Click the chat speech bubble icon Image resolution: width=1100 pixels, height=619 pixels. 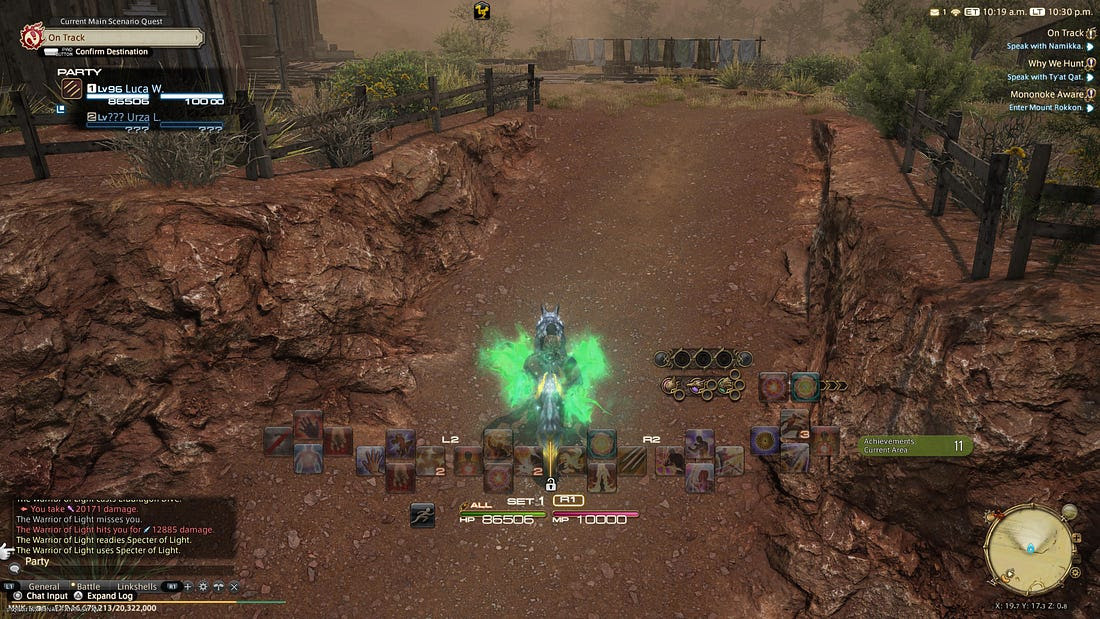pos(14,567)
